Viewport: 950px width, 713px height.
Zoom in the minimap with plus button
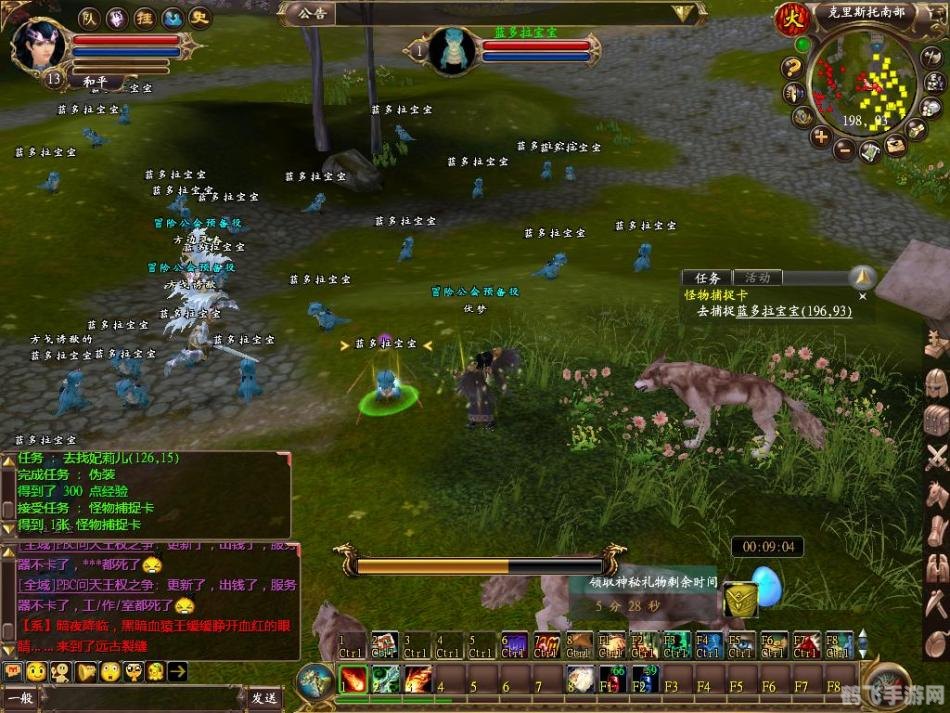click(x=820, y=137)
